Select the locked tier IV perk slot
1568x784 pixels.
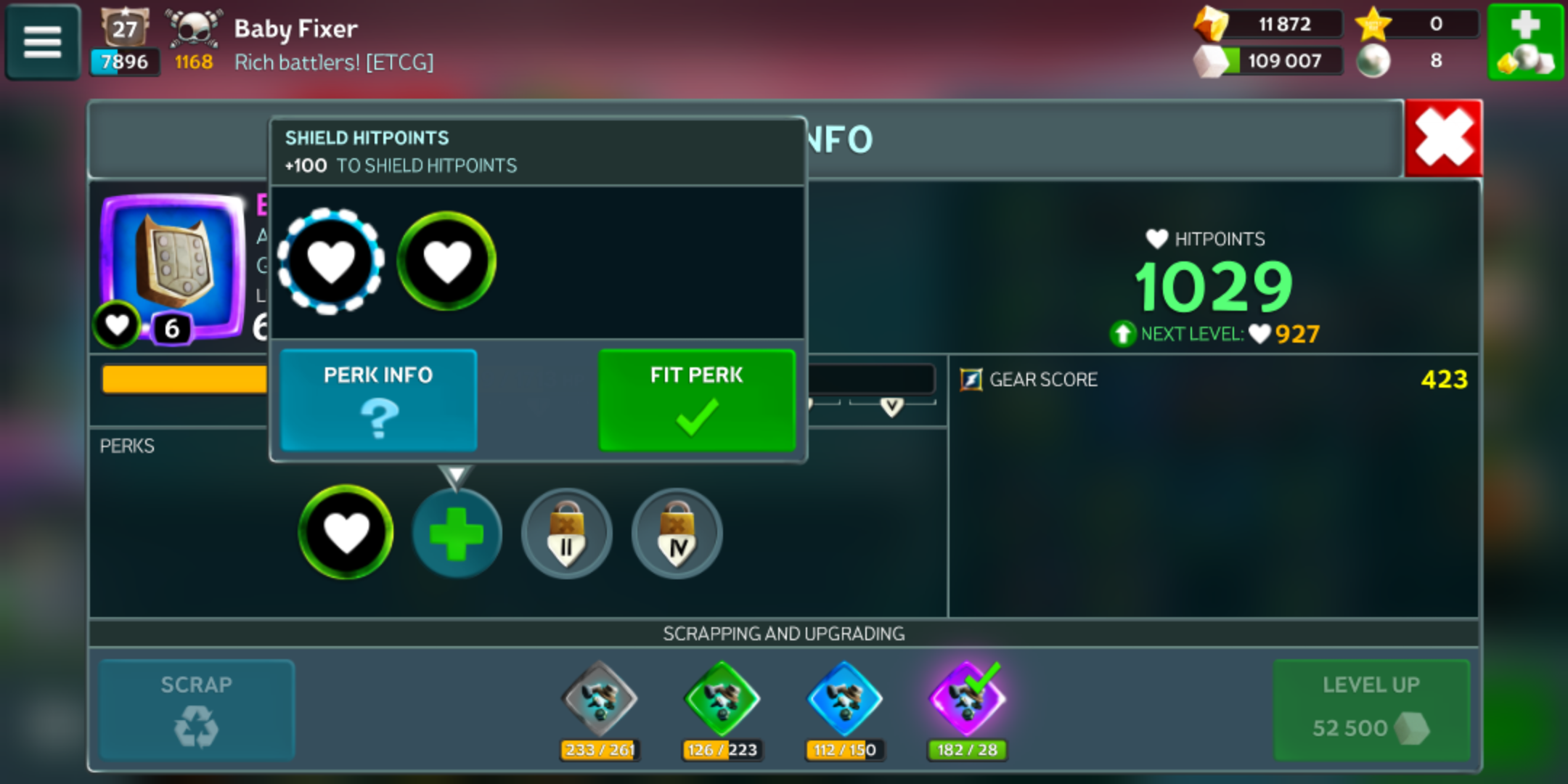coord(677,534)
